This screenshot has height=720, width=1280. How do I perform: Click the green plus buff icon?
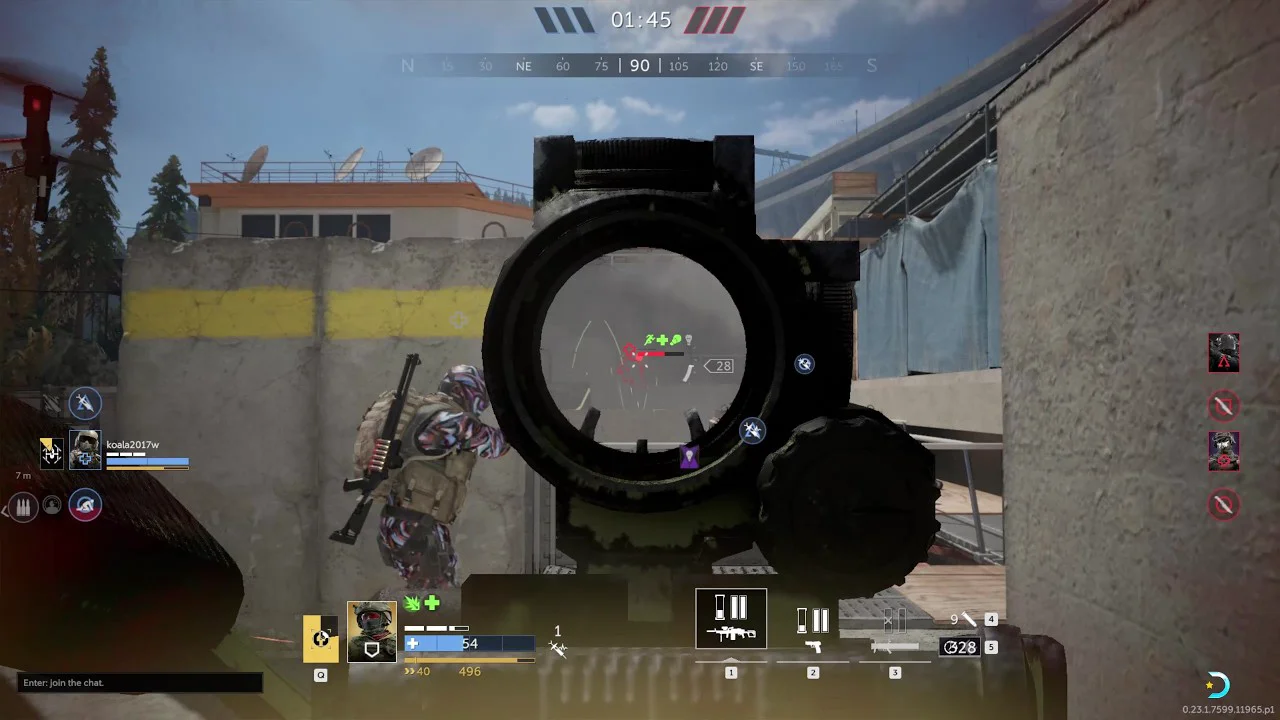(x=432, y=603)
